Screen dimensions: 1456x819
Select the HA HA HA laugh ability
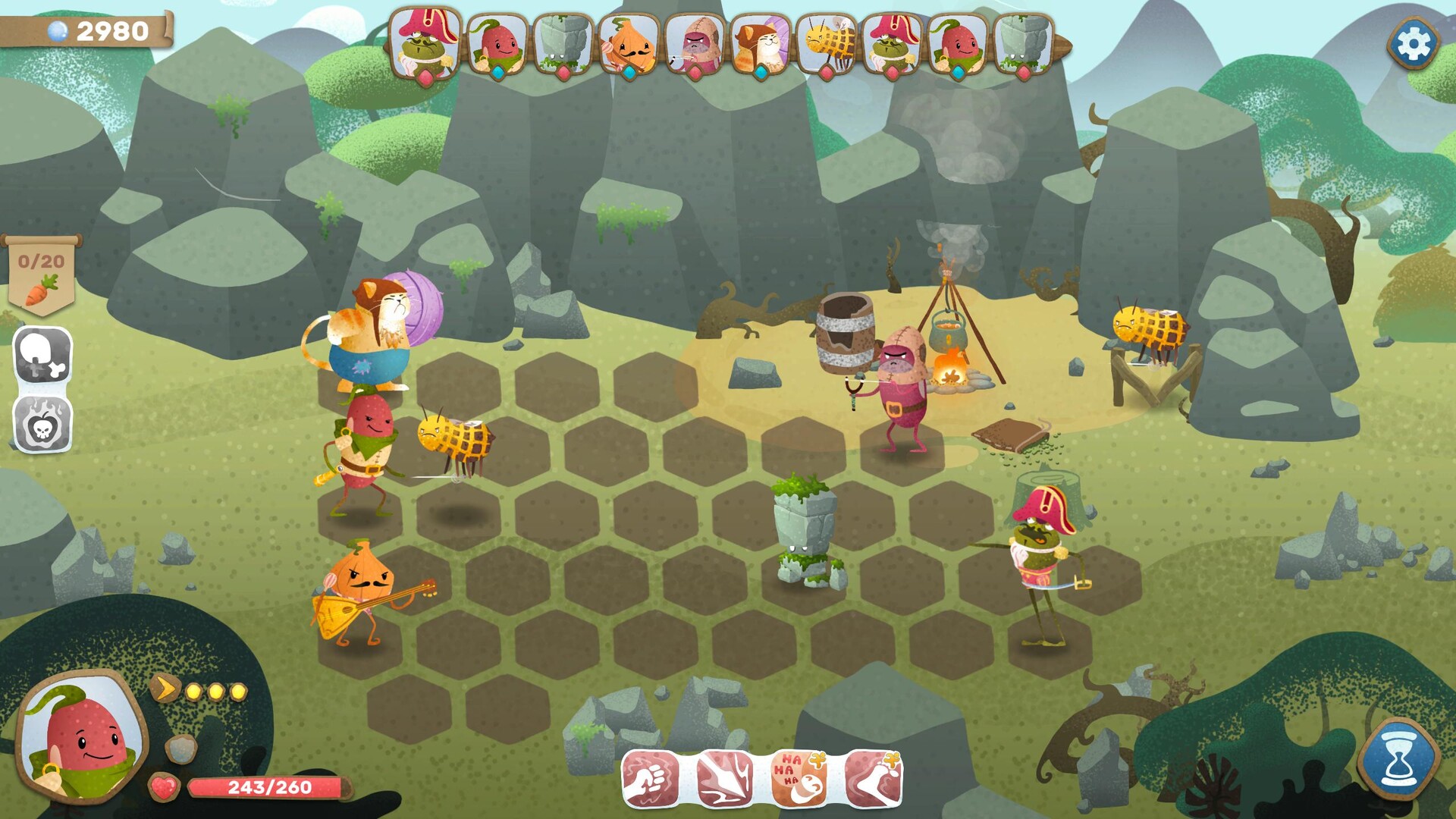(799, 778)
